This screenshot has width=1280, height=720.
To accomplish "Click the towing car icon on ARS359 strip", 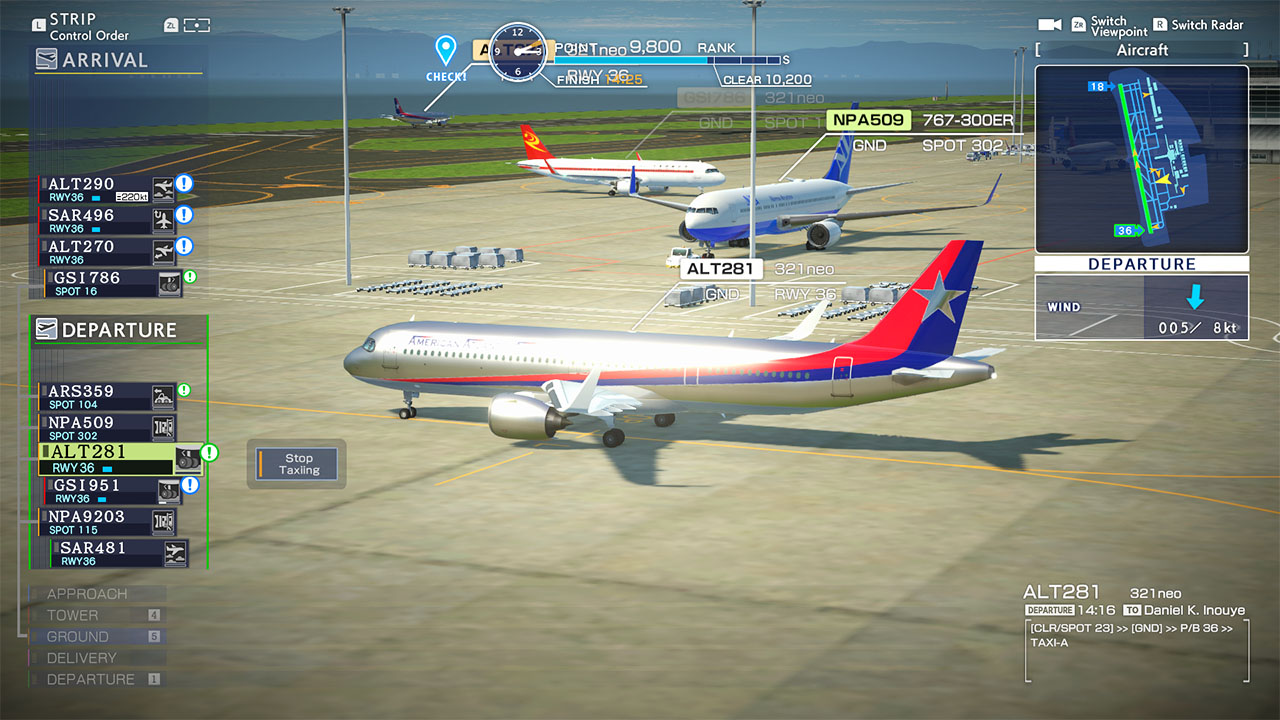I will click(162, 396).
